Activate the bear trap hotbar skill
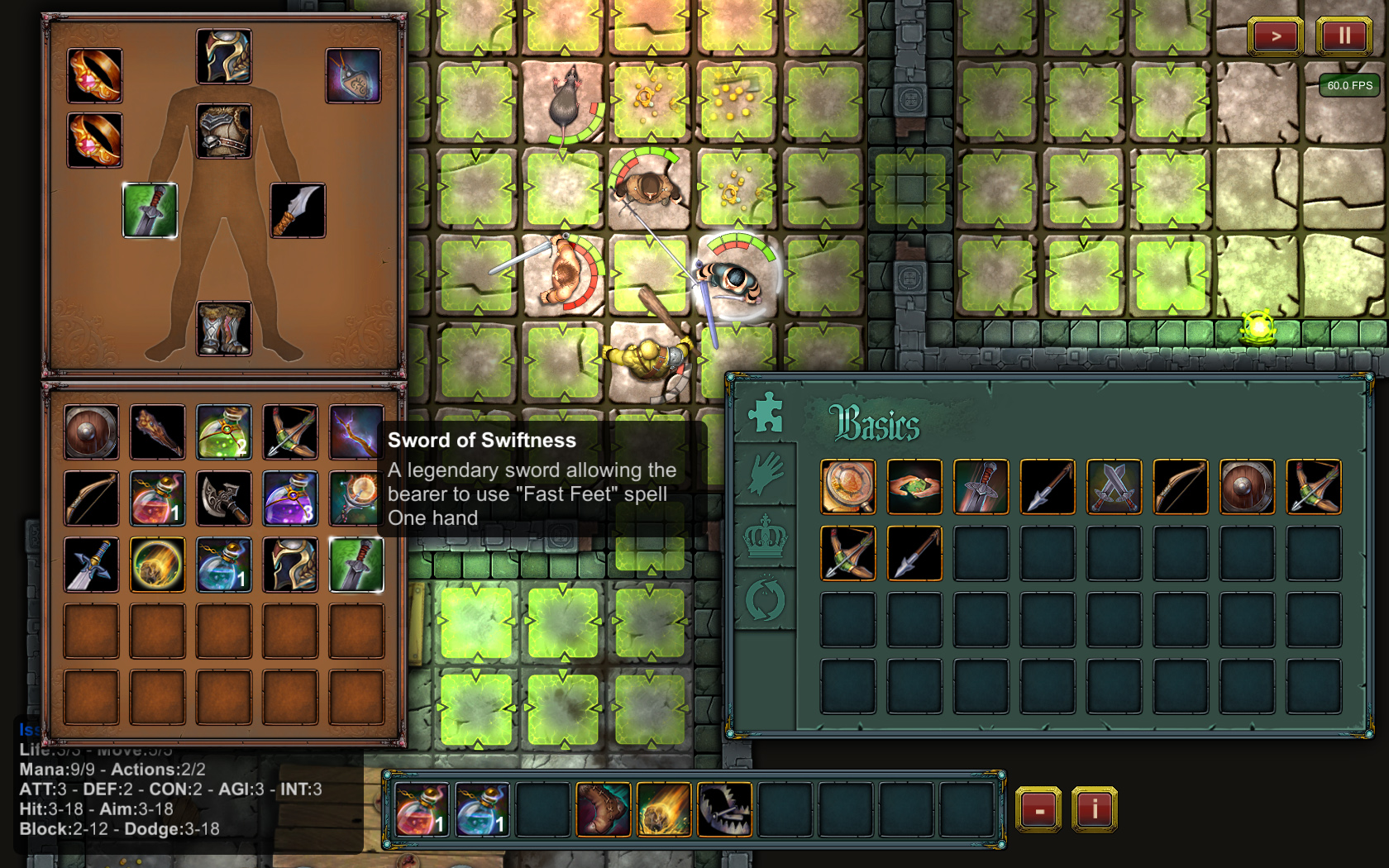This screenshot has height=868, width=1389. [x=724, y=810]
